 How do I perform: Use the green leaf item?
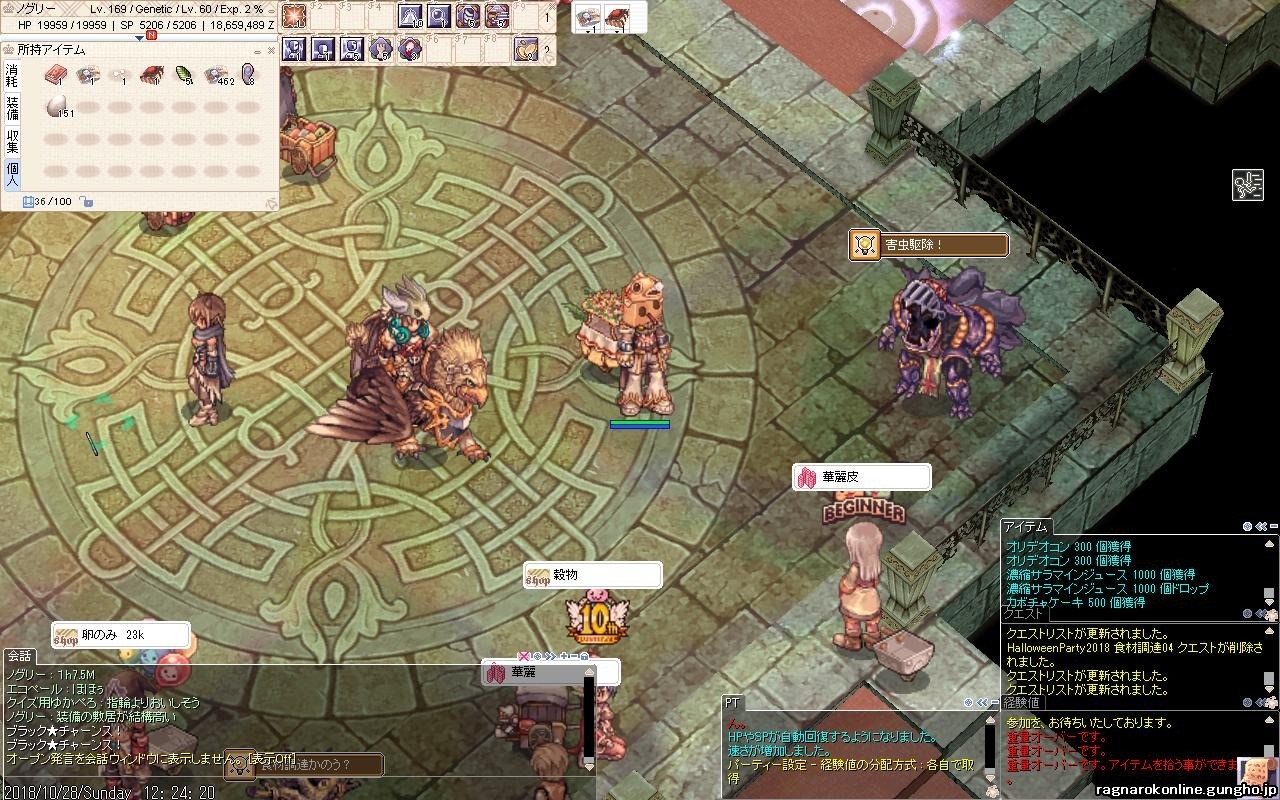pyautogui.click(x=184, y=74)
